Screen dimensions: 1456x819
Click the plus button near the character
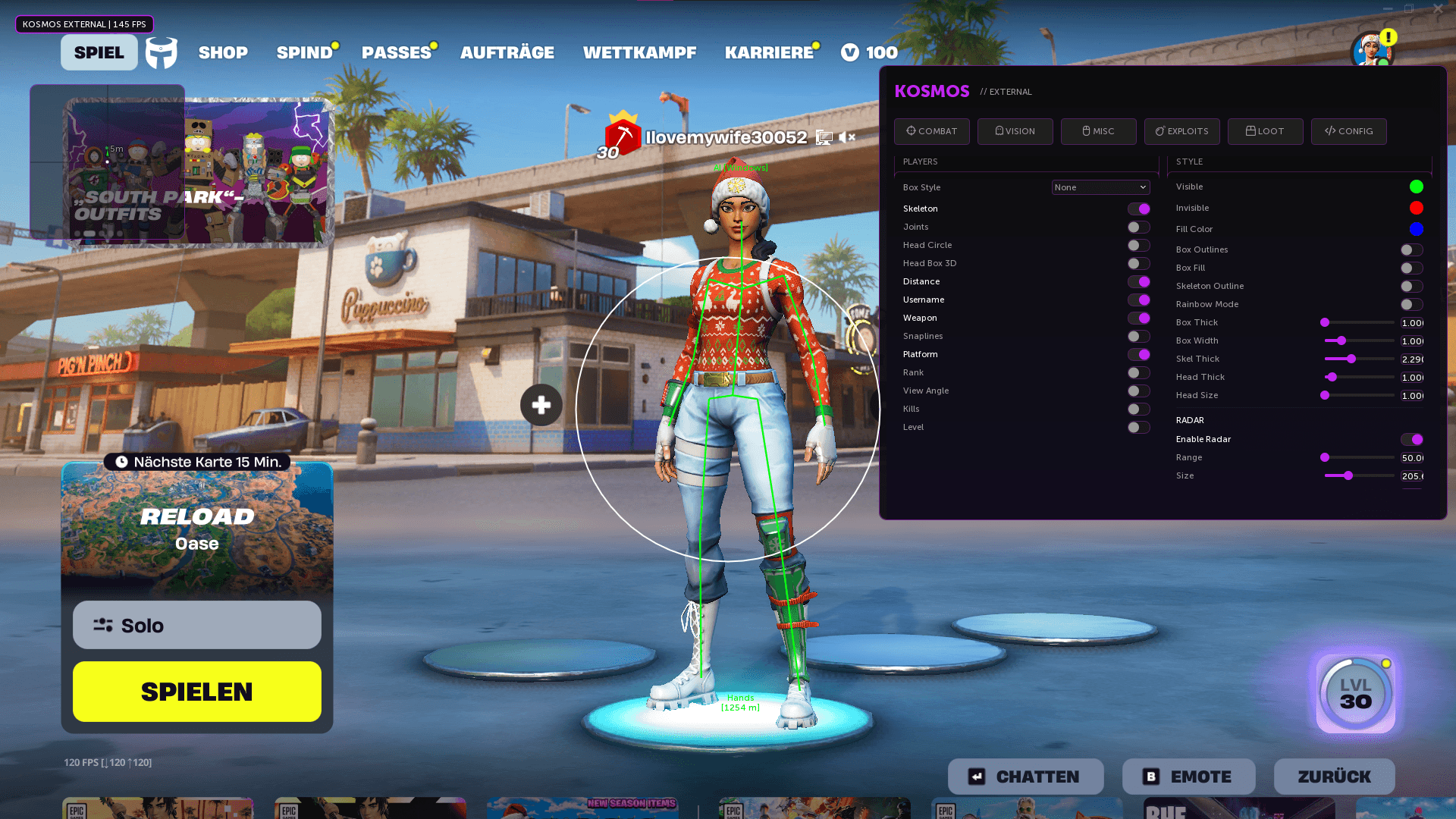[x=541, y=405]
